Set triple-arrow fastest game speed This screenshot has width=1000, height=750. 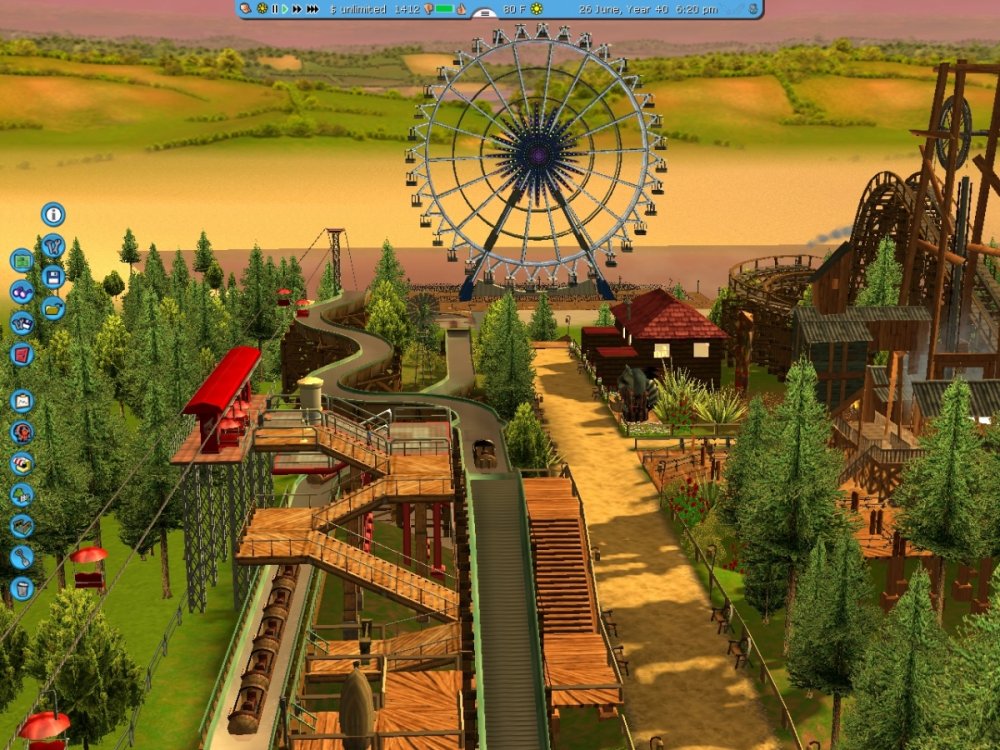pos(313,9)
